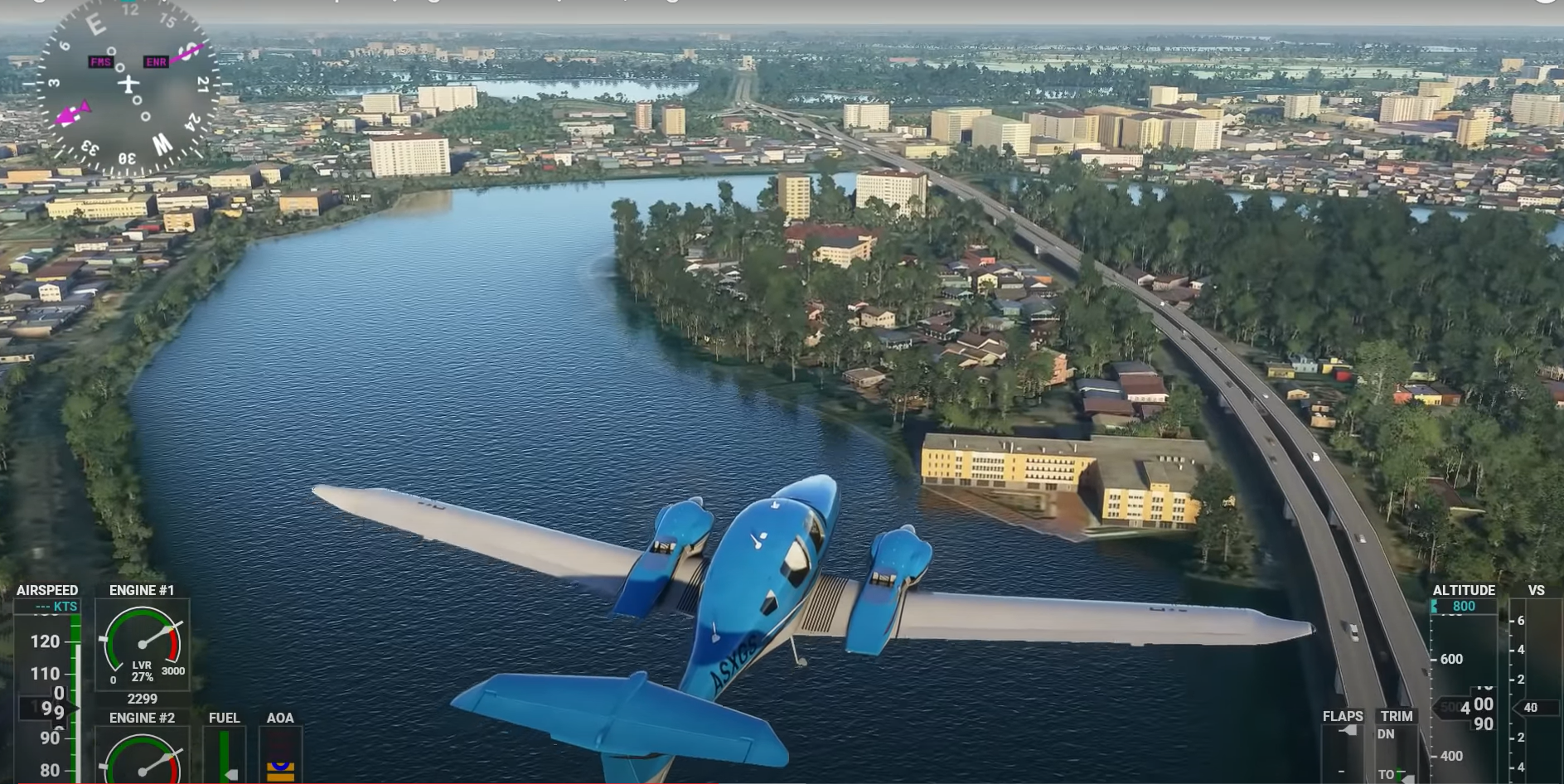Open the ENGINE #1 RPM gauge
This screenshot has height=784, width=1564.
pyautogui.click(x=143, y=645)
